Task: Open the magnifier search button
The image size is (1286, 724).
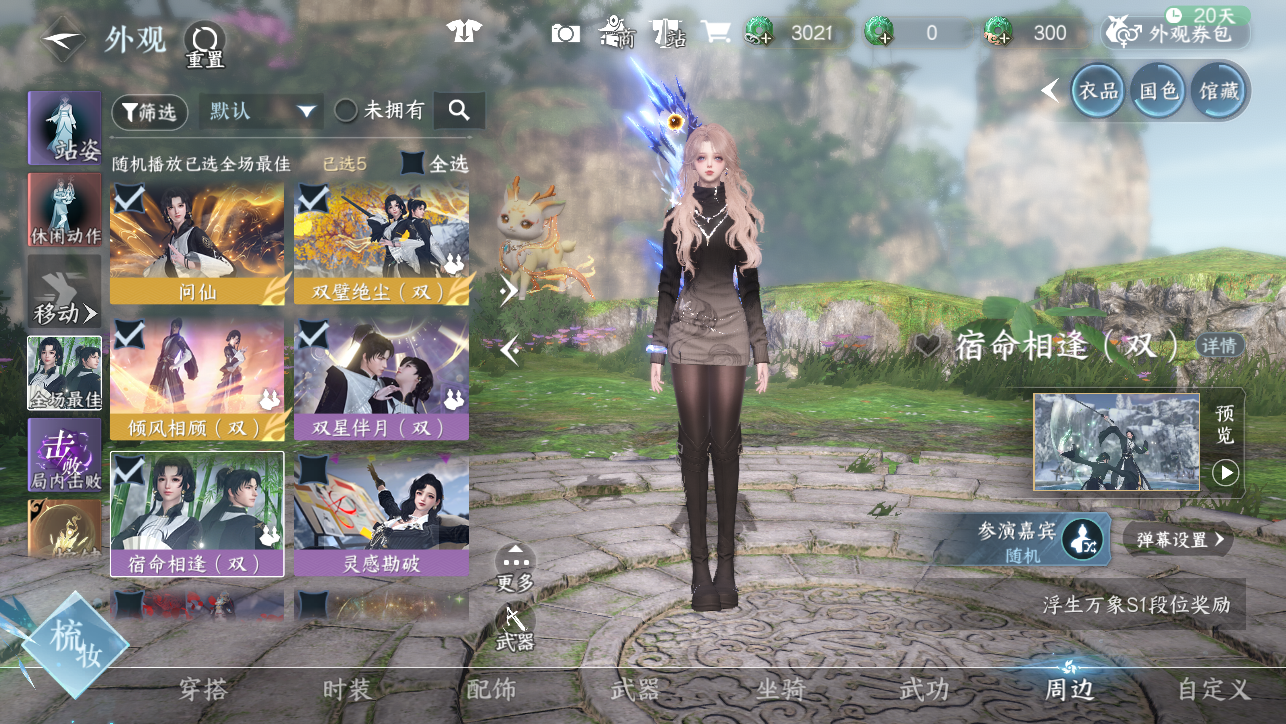Action: tap(459, 111)
